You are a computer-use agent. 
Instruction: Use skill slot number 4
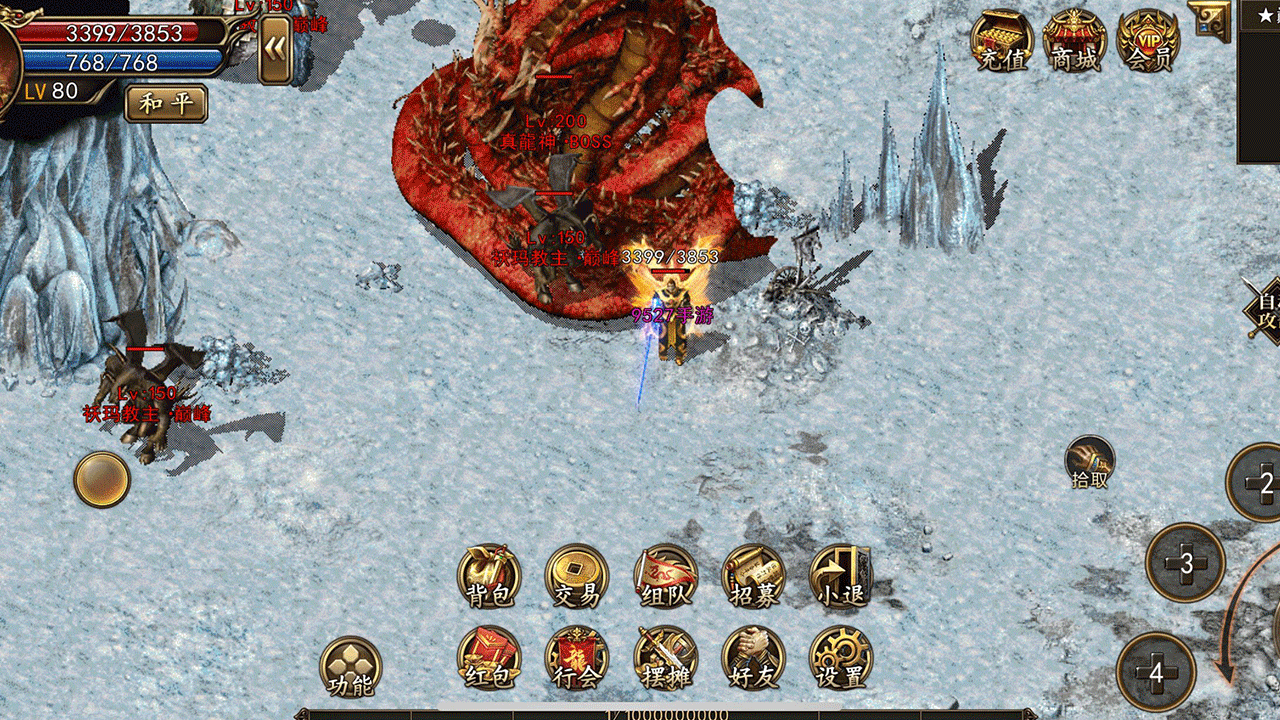coord(1157,673)
